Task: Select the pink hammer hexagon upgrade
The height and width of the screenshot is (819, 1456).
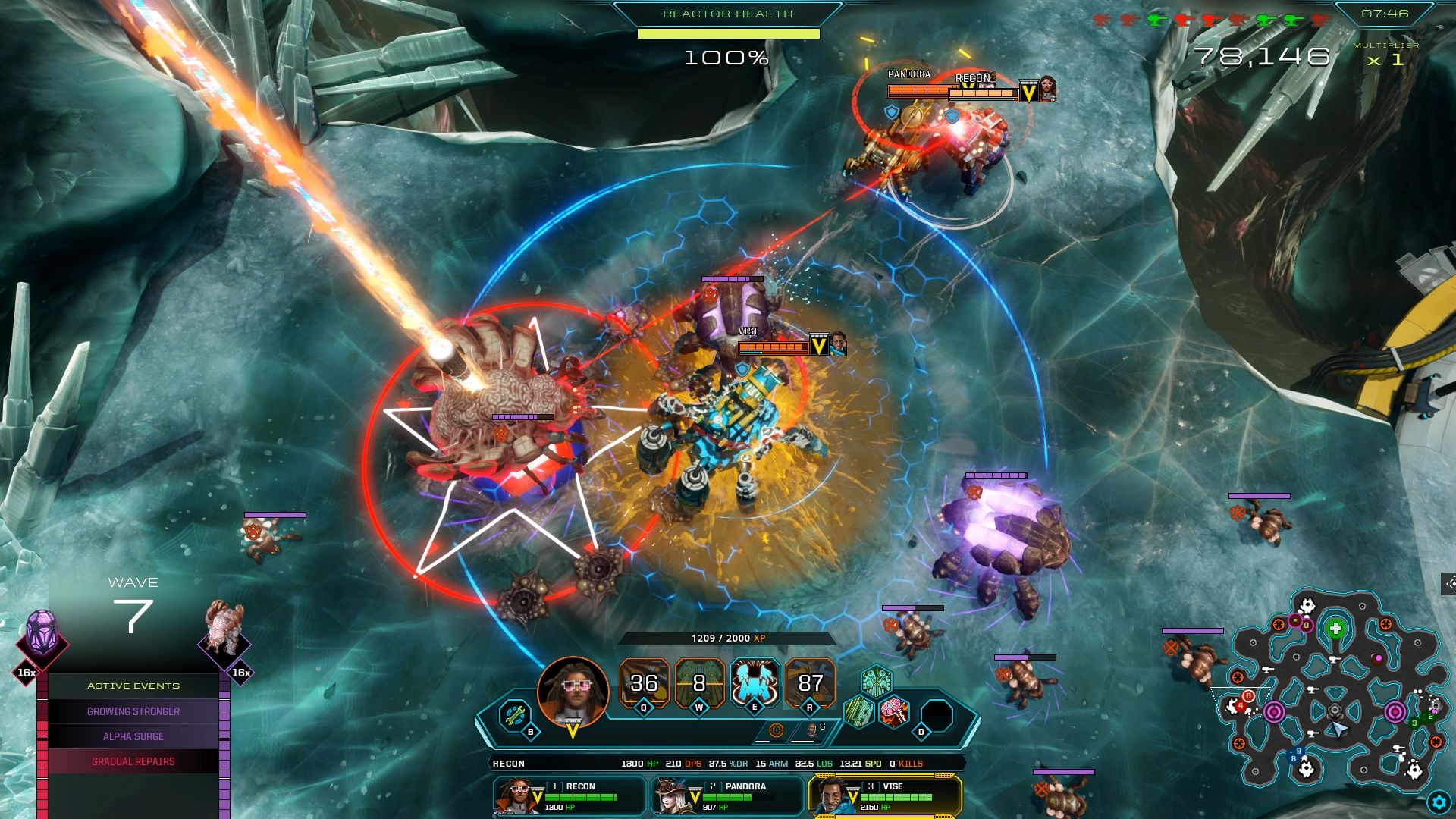Action: [x=894, y=712]
